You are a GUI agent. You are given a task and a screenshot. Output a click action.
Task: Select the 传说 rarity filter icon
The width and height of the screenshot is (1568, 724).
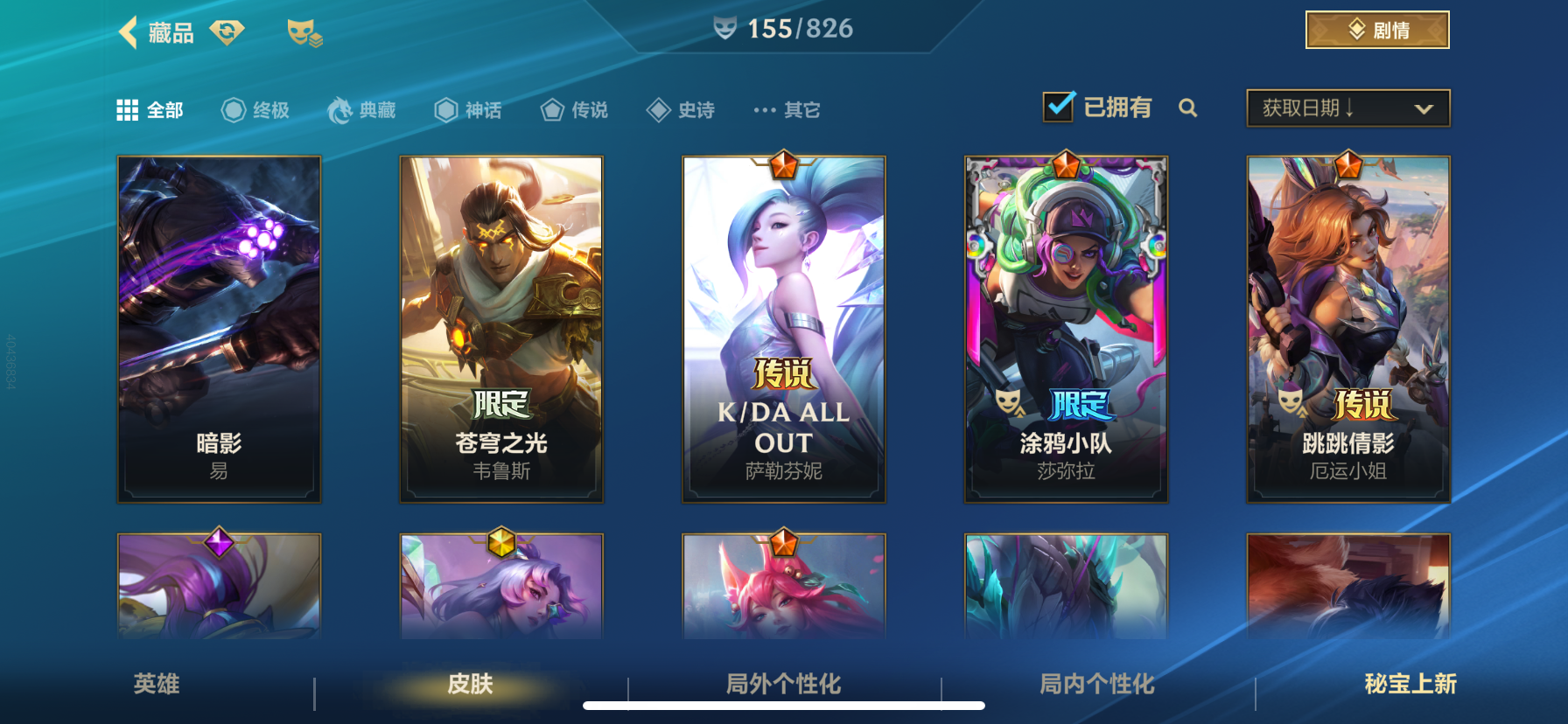click(x=551, y=109)
